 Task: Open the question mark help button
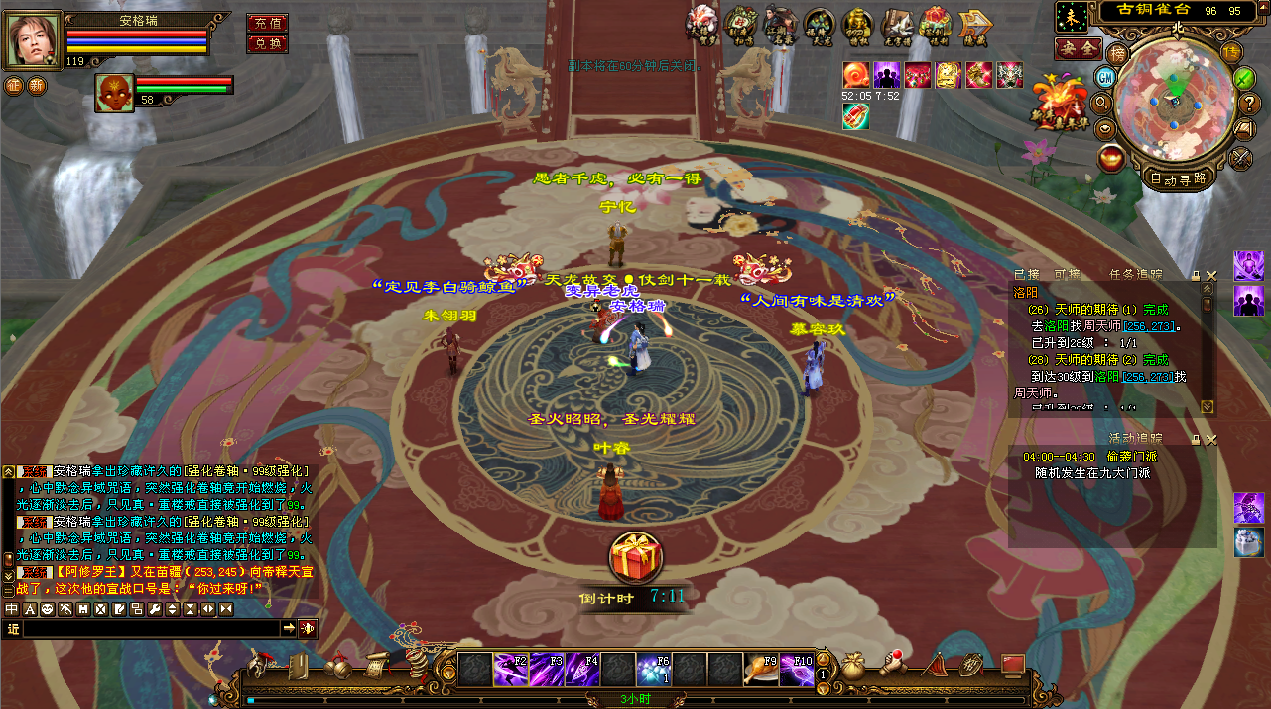1248,103
